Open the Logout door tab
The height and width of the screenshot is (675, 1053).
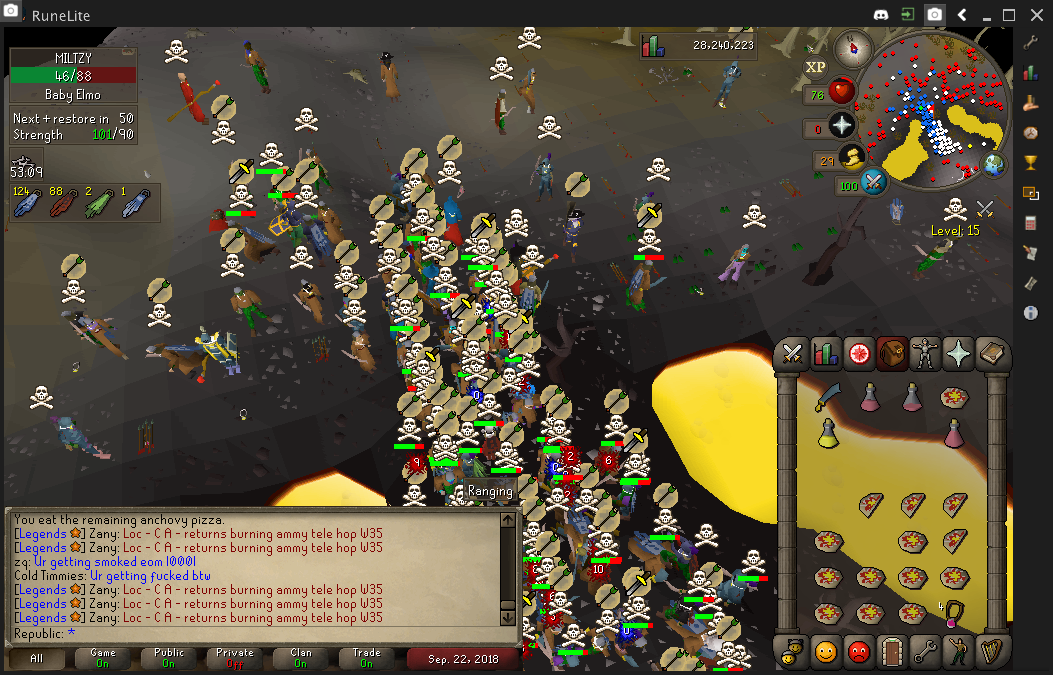point(892,652)
